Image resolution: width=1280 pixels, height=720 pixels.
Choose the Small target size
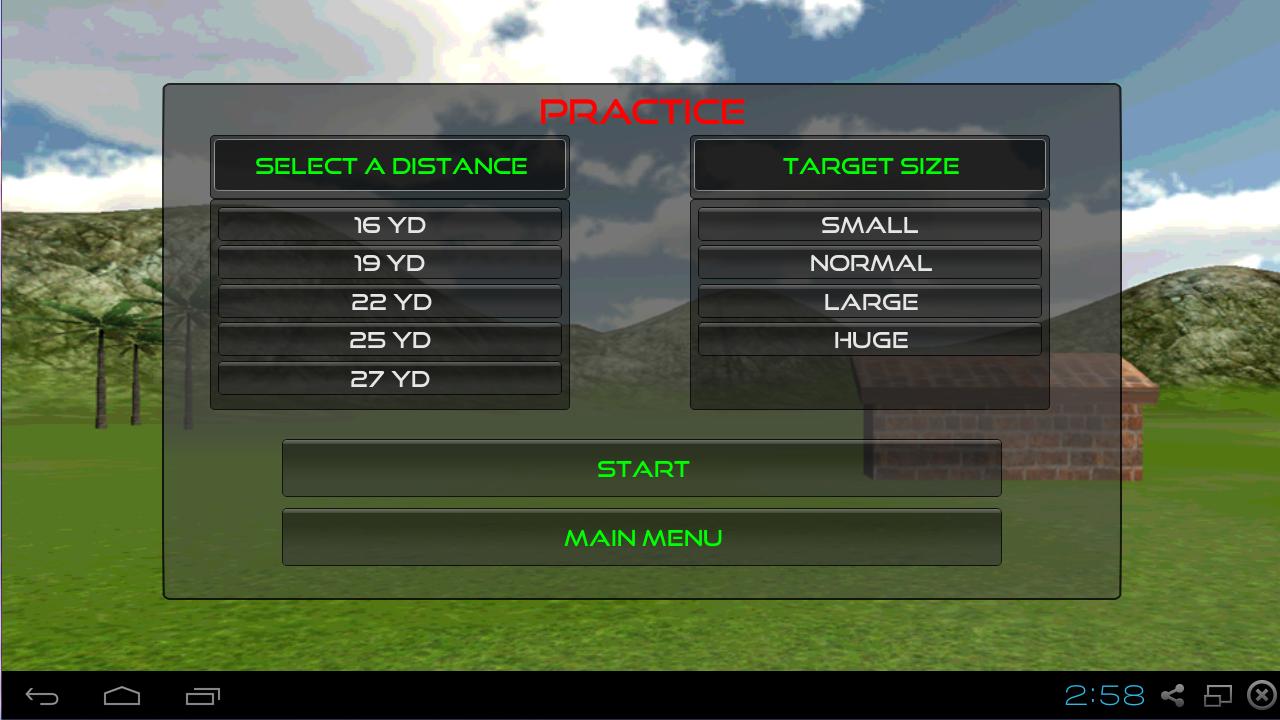pos(869,225)
